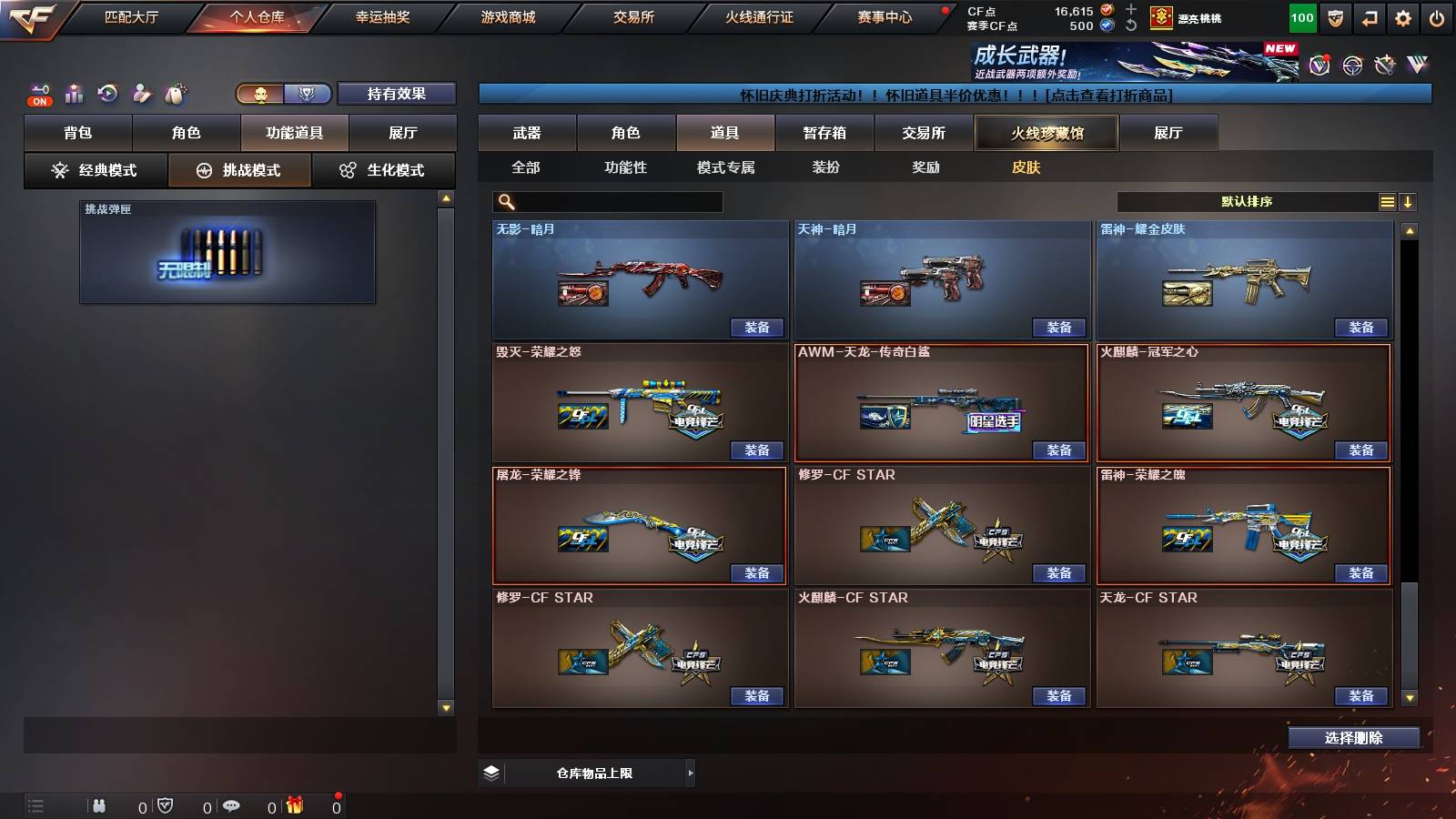Toggle the ON key switch above 背包 tab

tap(39, 91)
